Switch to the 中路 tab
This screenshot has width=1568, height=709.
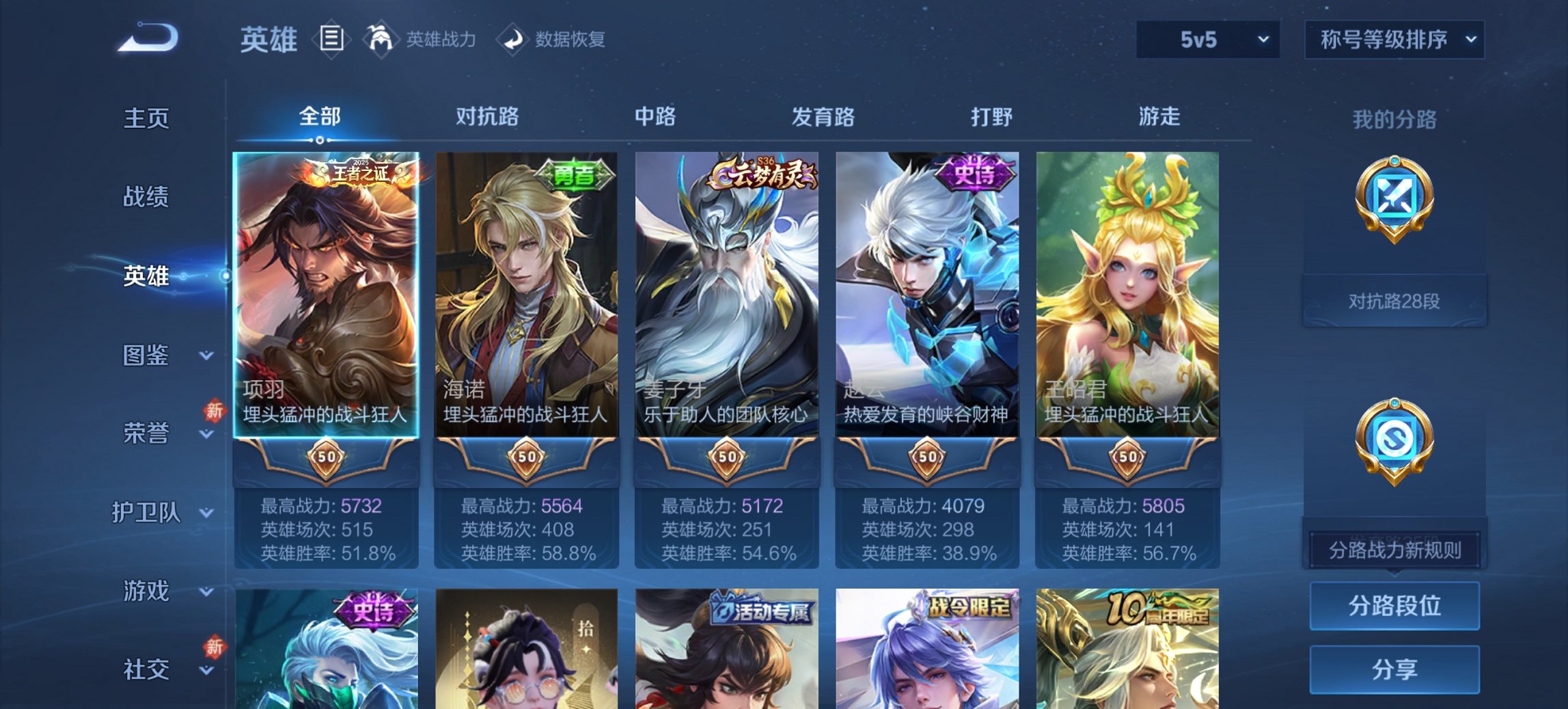pyautogui.click(x=655, y=117)
